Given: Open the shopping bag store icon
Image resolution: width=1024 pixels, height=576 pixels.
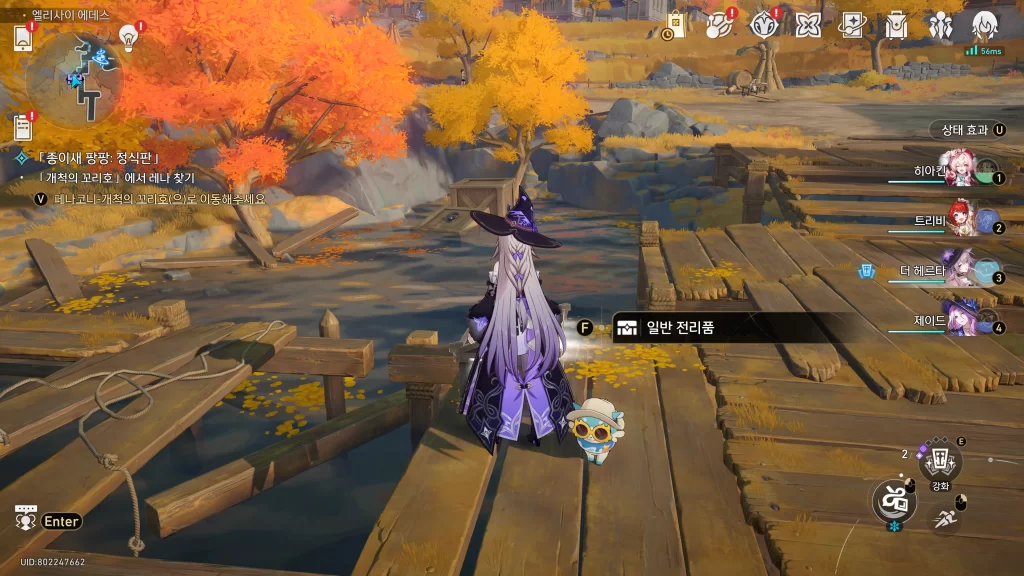Looking at the screenshot, I should pyautogui.click(x=675, y=24).
